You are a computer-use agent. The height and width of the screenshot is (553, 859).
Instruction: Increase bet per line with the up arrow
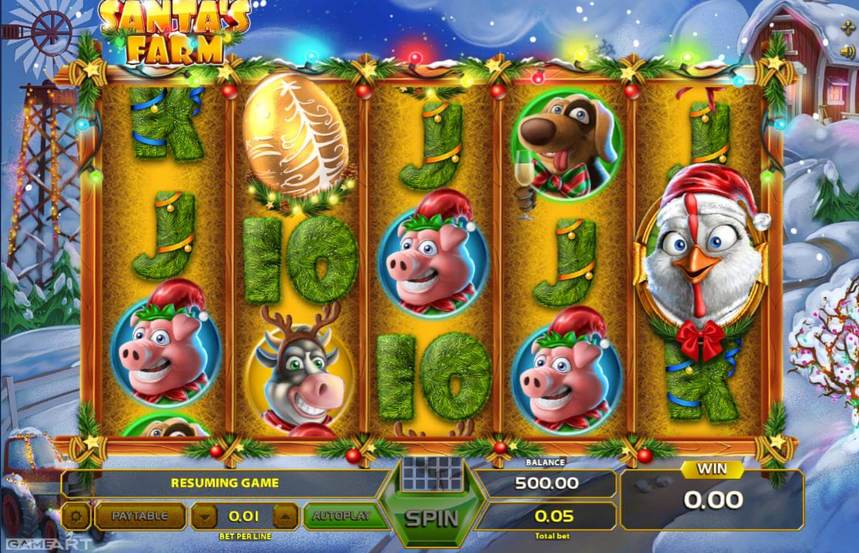(285, 516)
